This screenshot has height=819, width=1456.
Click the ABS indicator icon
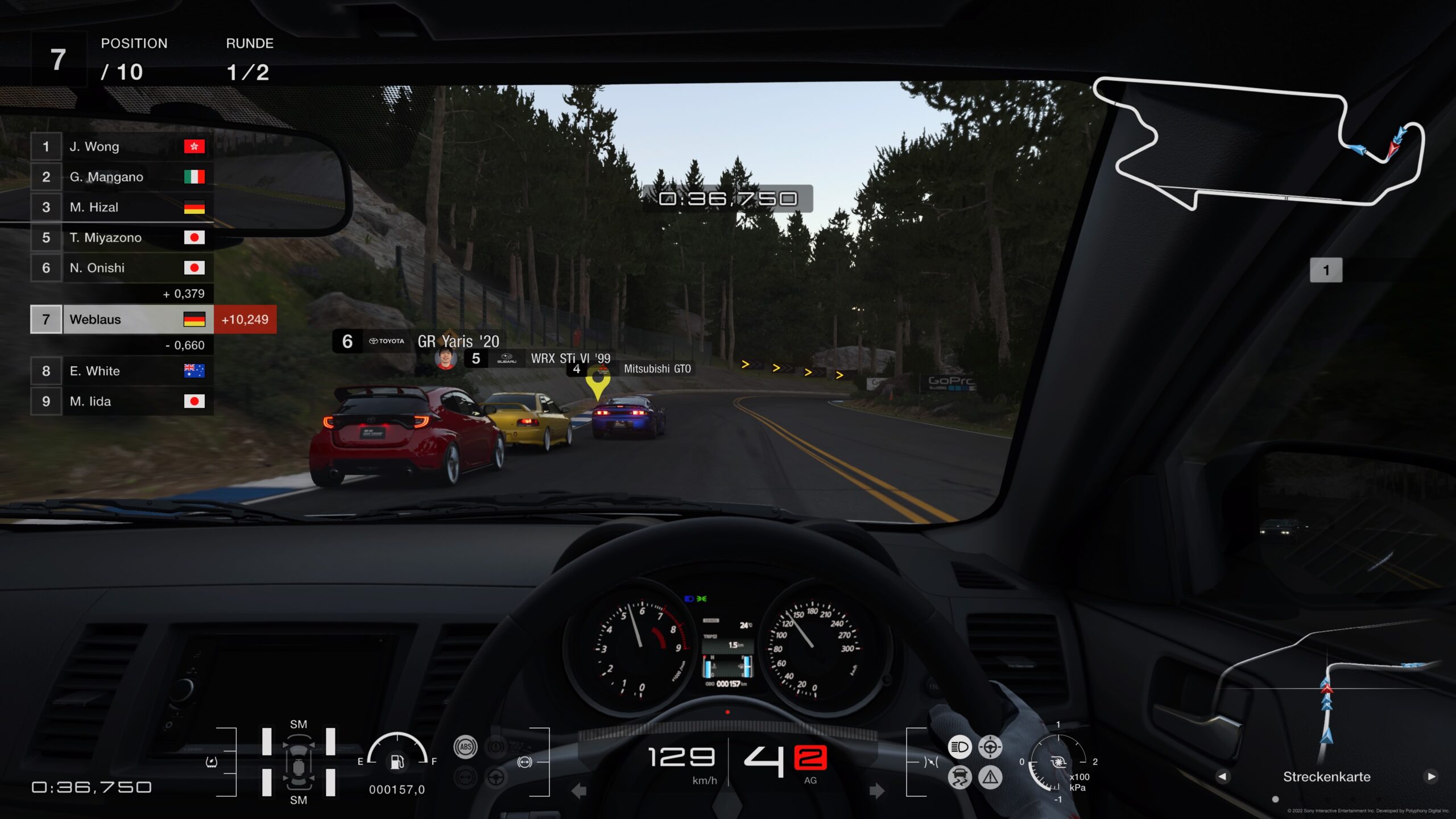465,747
